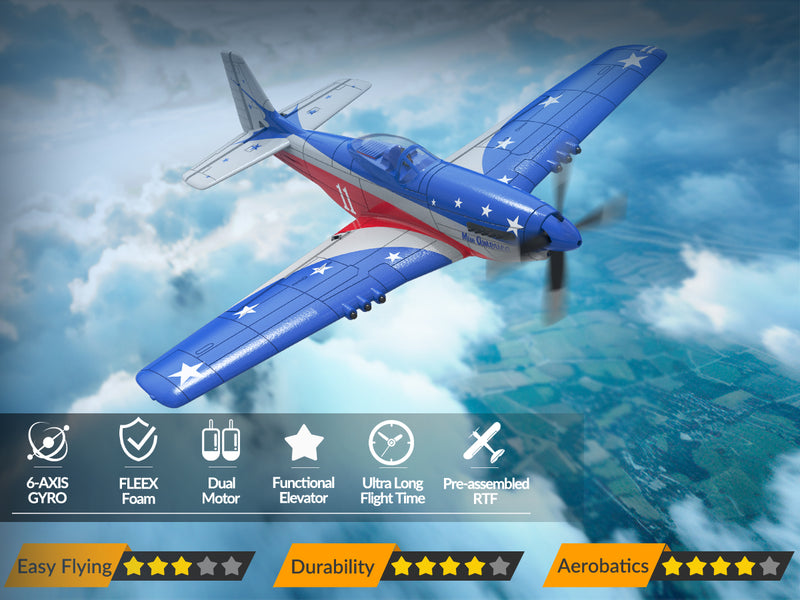Select the FLEEX Foam shield icon
This screenshot has width=800, height=600.
click(137, 441)
